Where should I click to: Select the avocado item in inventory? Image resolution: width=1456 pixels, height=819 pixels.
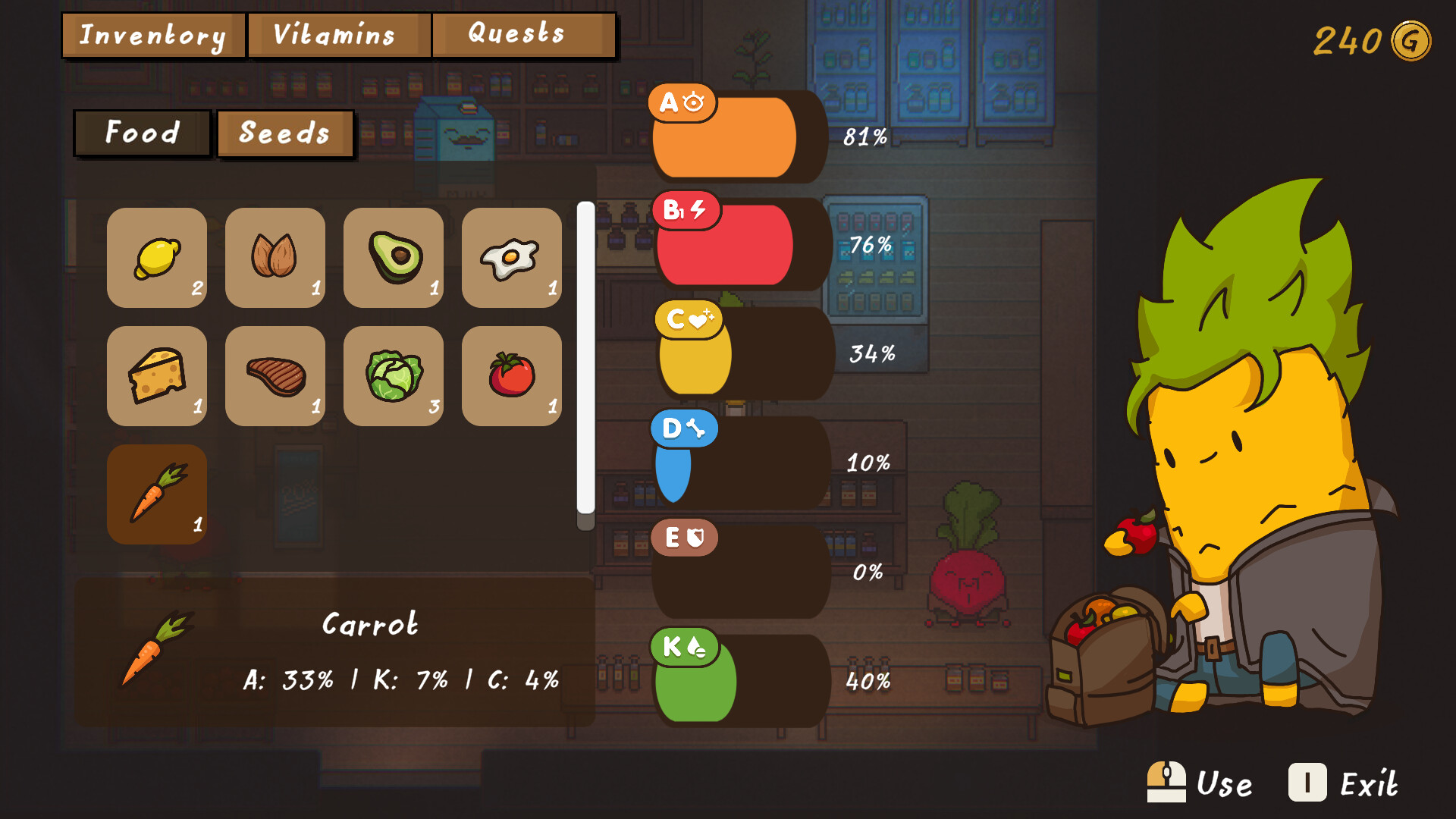tap(394, 258)
